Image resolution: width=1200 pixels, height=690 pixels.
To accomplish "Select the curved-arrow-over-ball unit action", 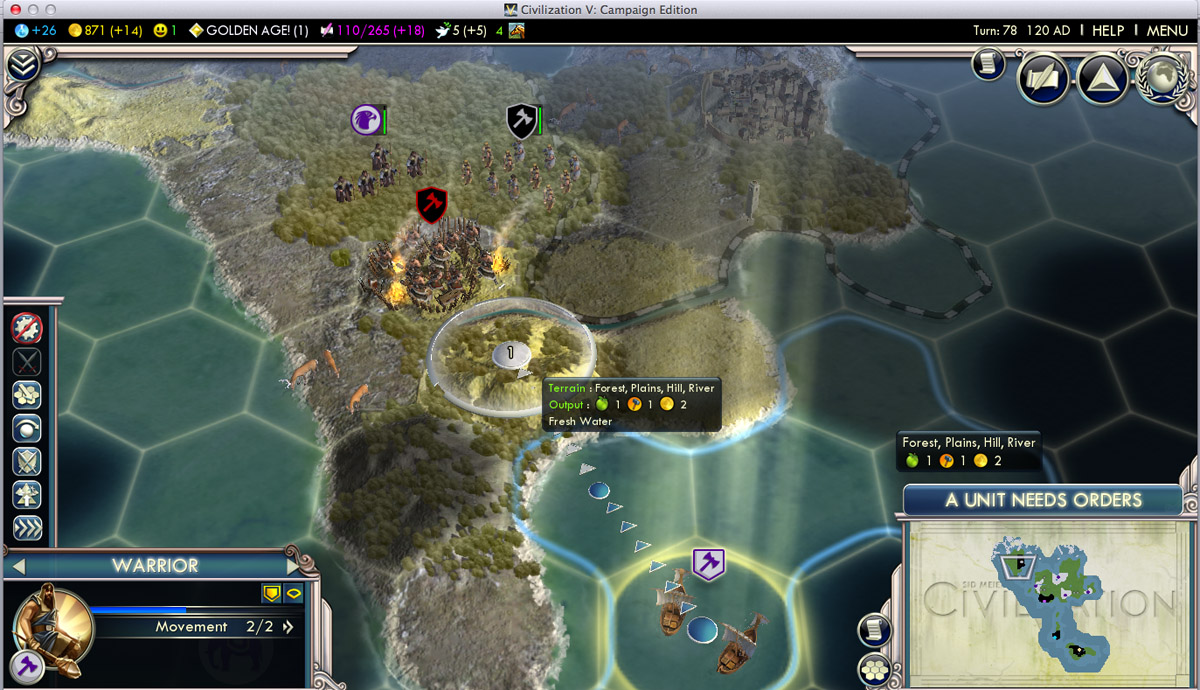I will pyautogui.click(x=27, y=428).
